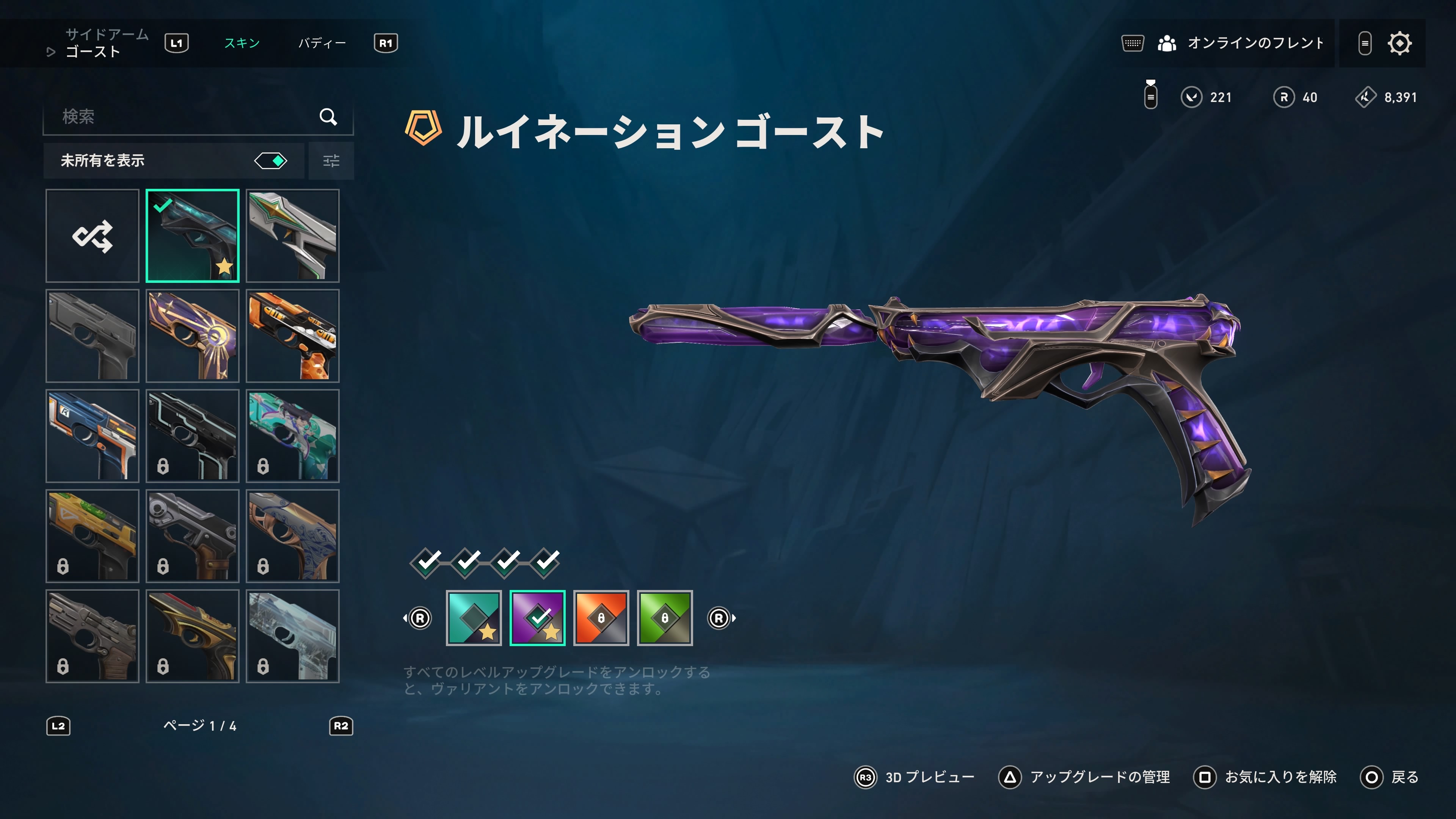Toggle the 未所有を表示 switch

tap(271, 161)
